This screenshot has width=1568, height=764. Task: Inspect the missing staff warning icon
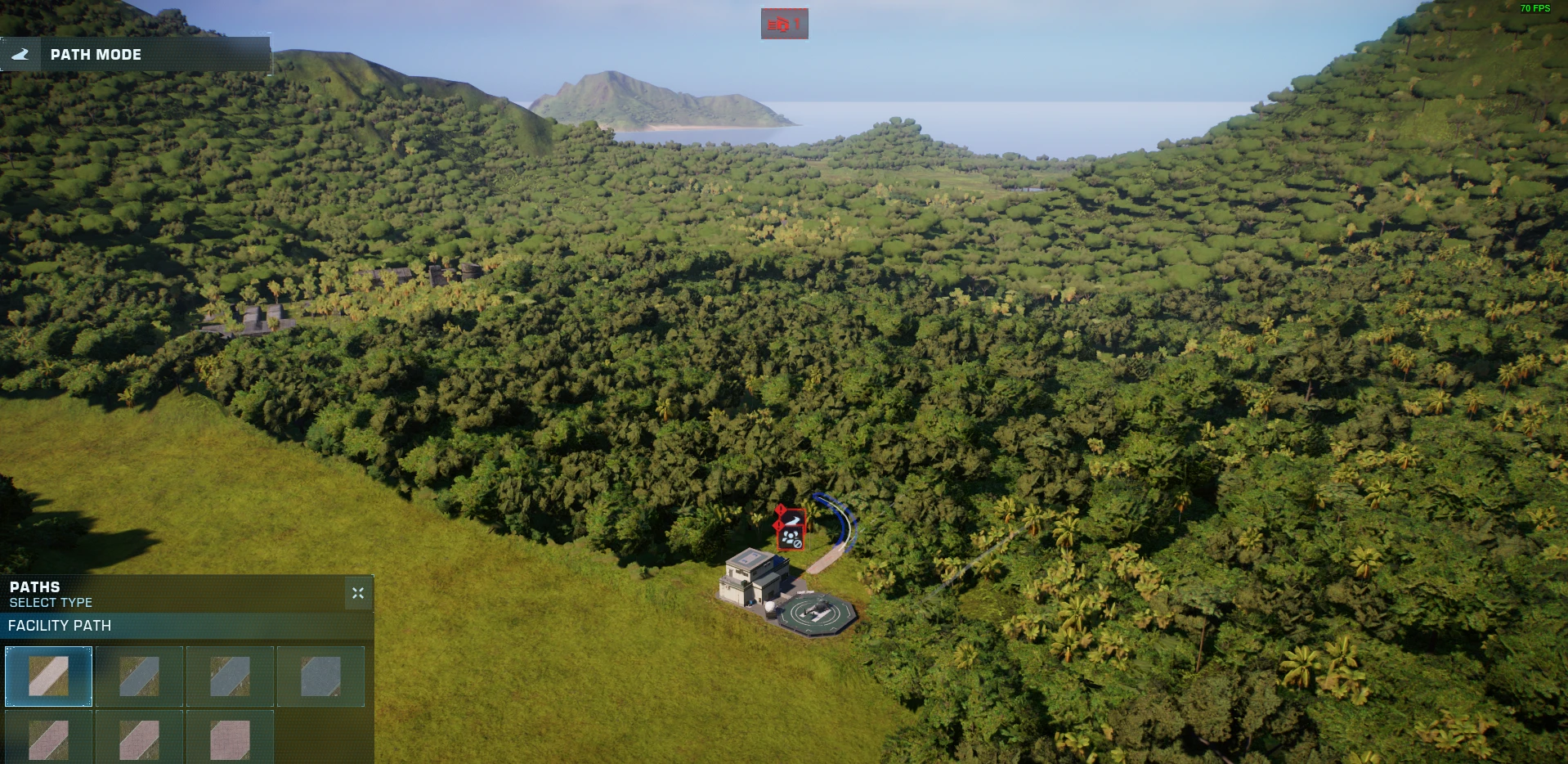[791, 538]
